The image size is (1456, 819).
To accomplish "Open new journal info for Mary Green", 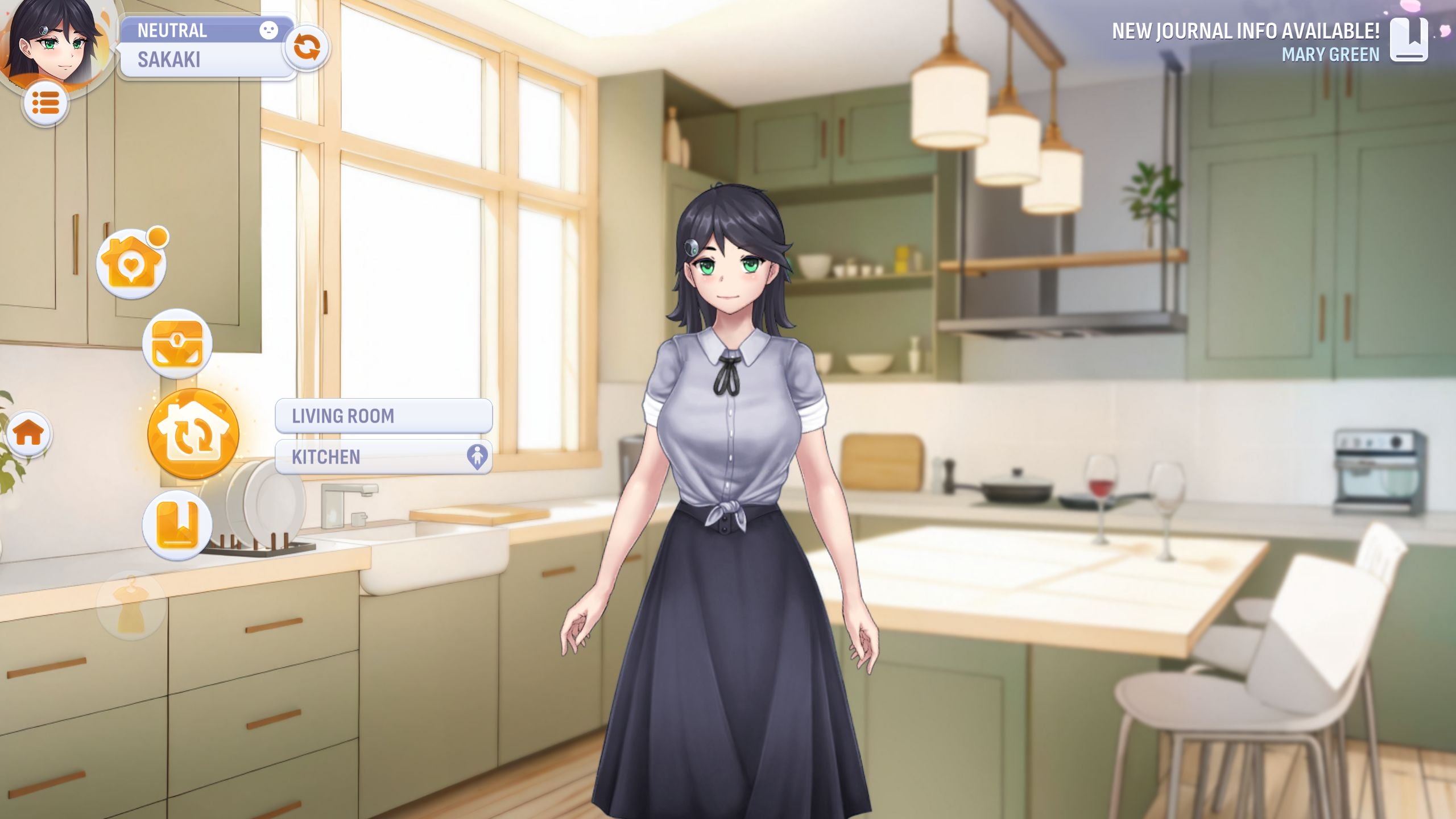I will pyautogui.click(x=1408, y=40).
